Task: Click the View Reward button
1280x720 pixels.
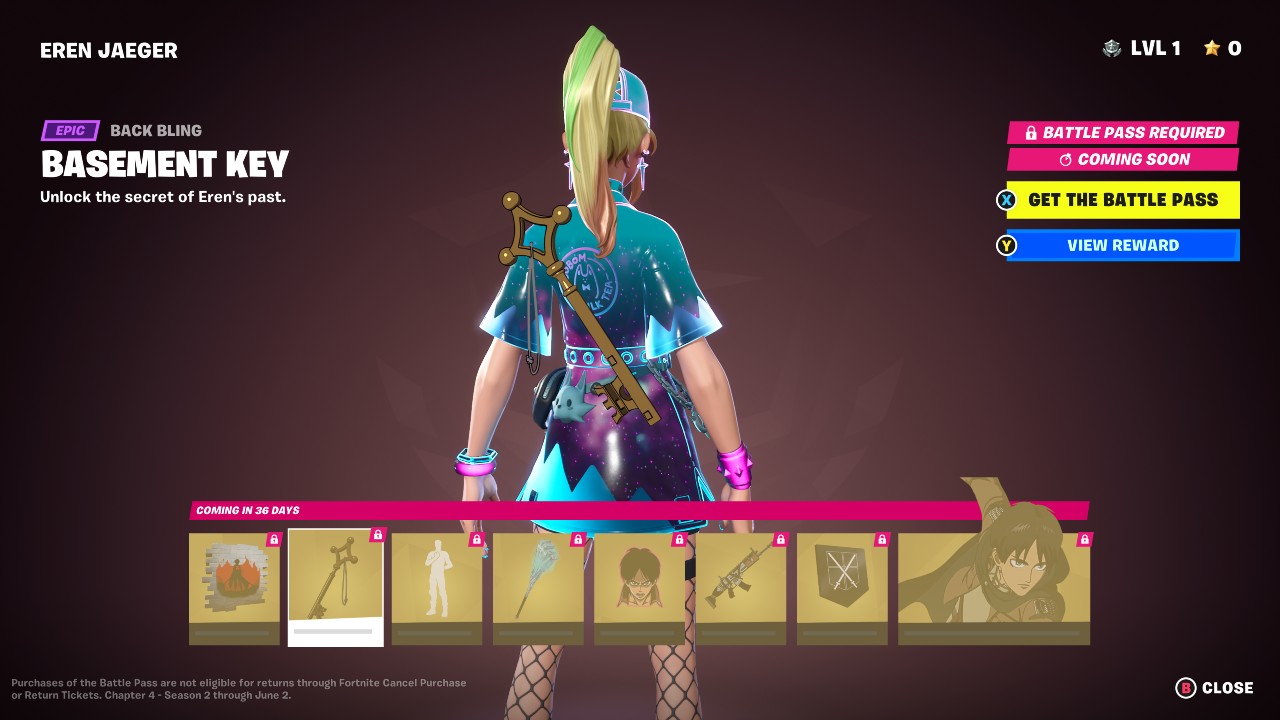Action: (x=1122, y=245)
